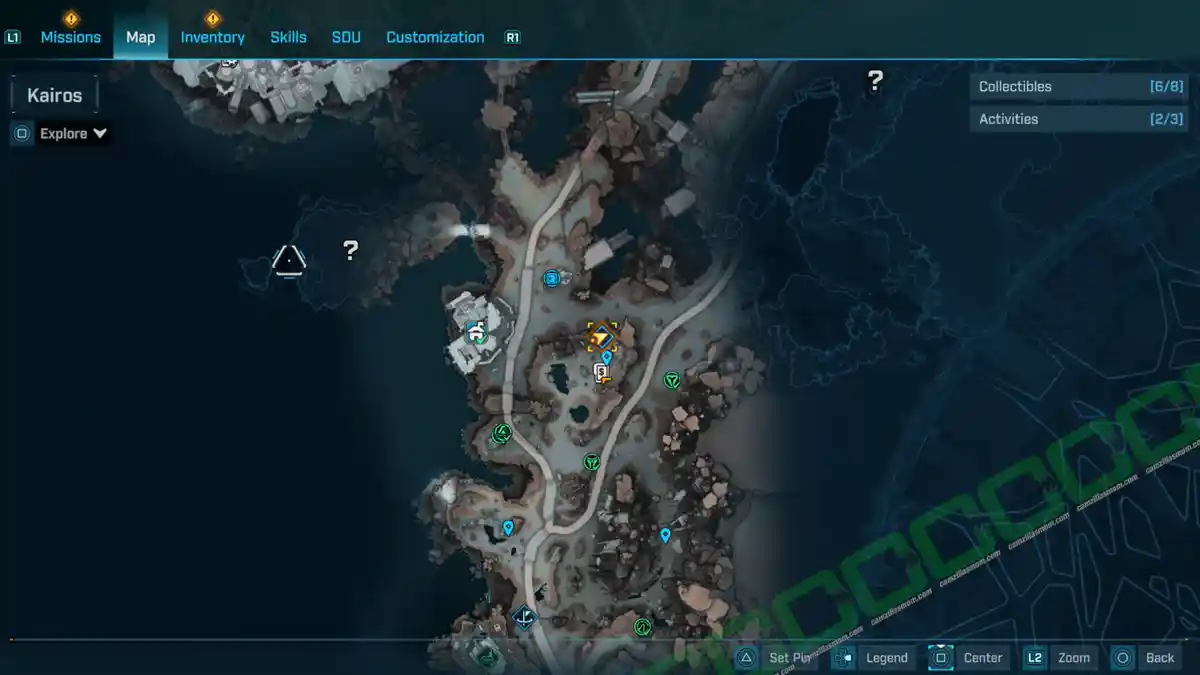Click the orange diamond mission marker
This screenshot has width=1200, height=675.
[602, 337]
